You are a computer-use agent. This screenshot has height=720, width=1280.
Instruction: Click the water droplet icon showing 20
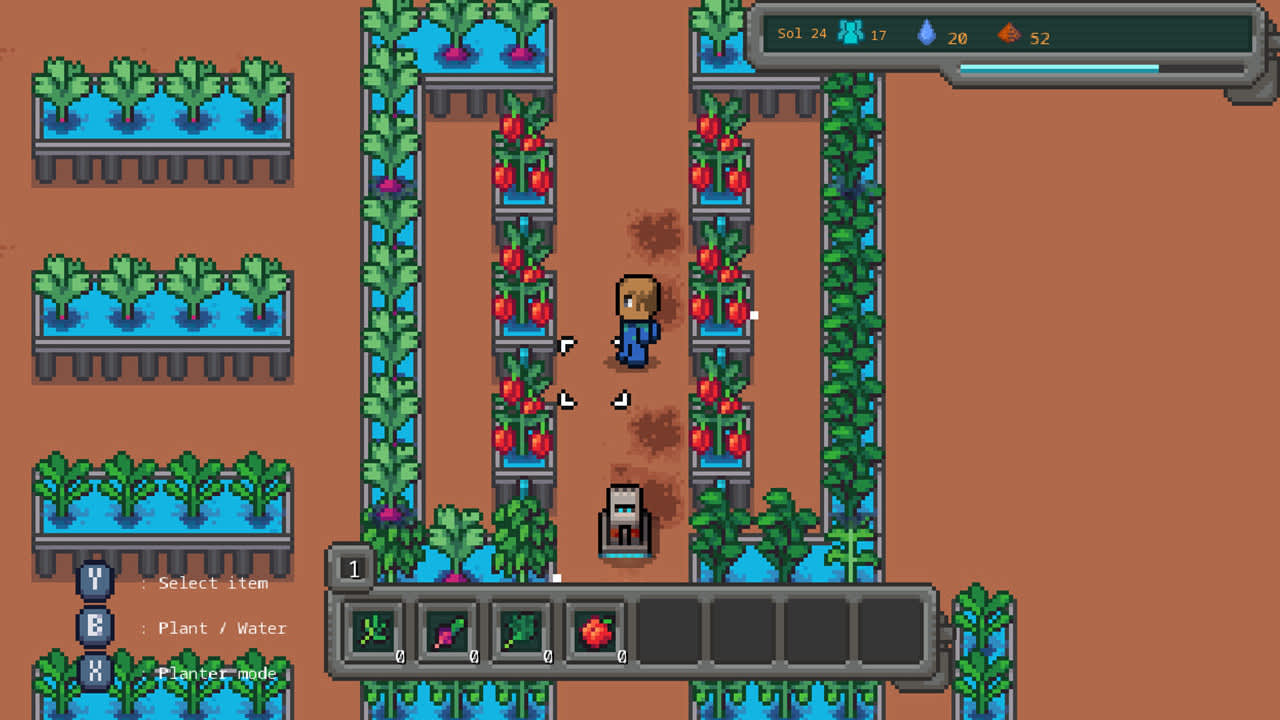pos(928,33)
